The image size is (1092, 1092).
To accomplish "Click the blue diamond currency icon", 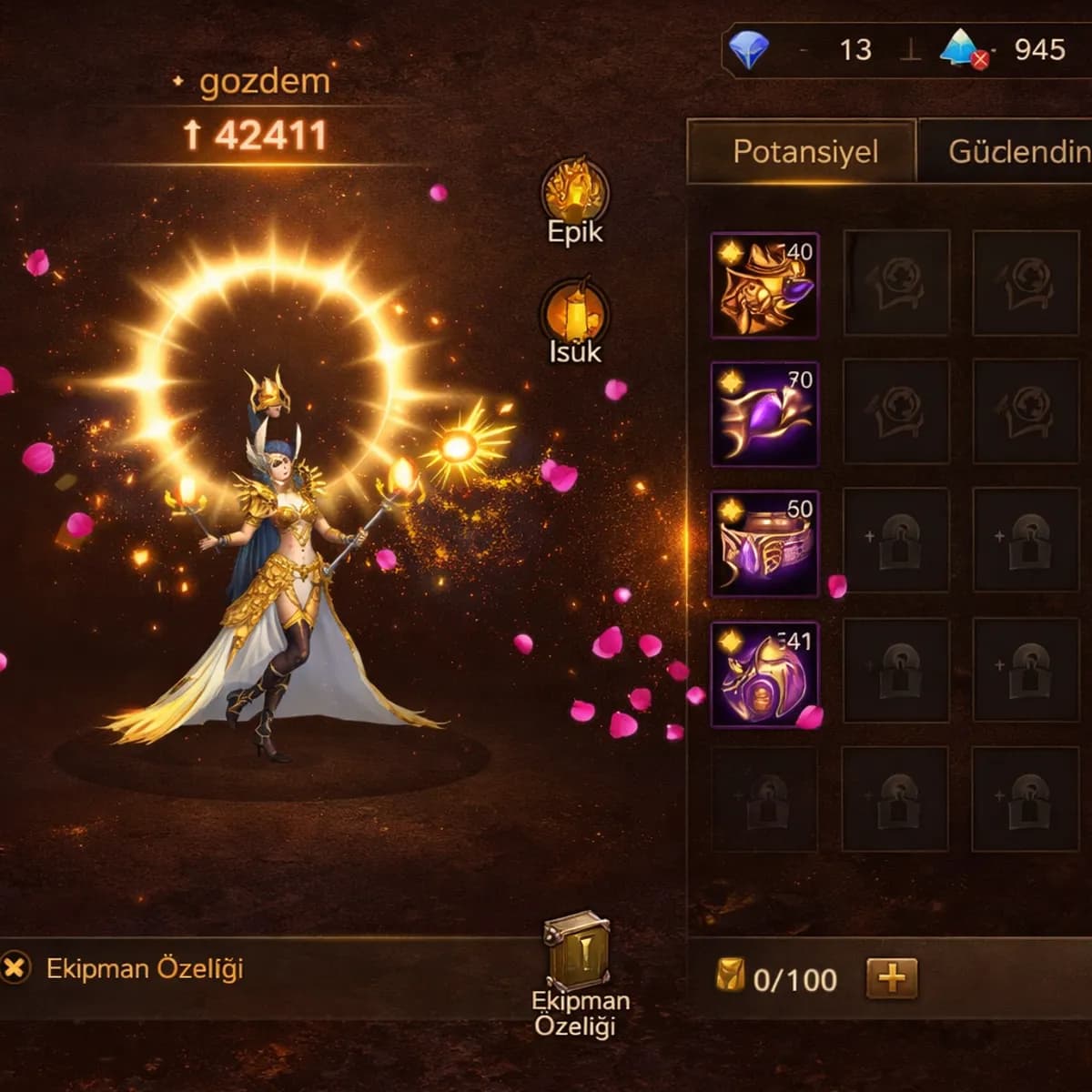I will pyautogui.click(x=749, y=49).
